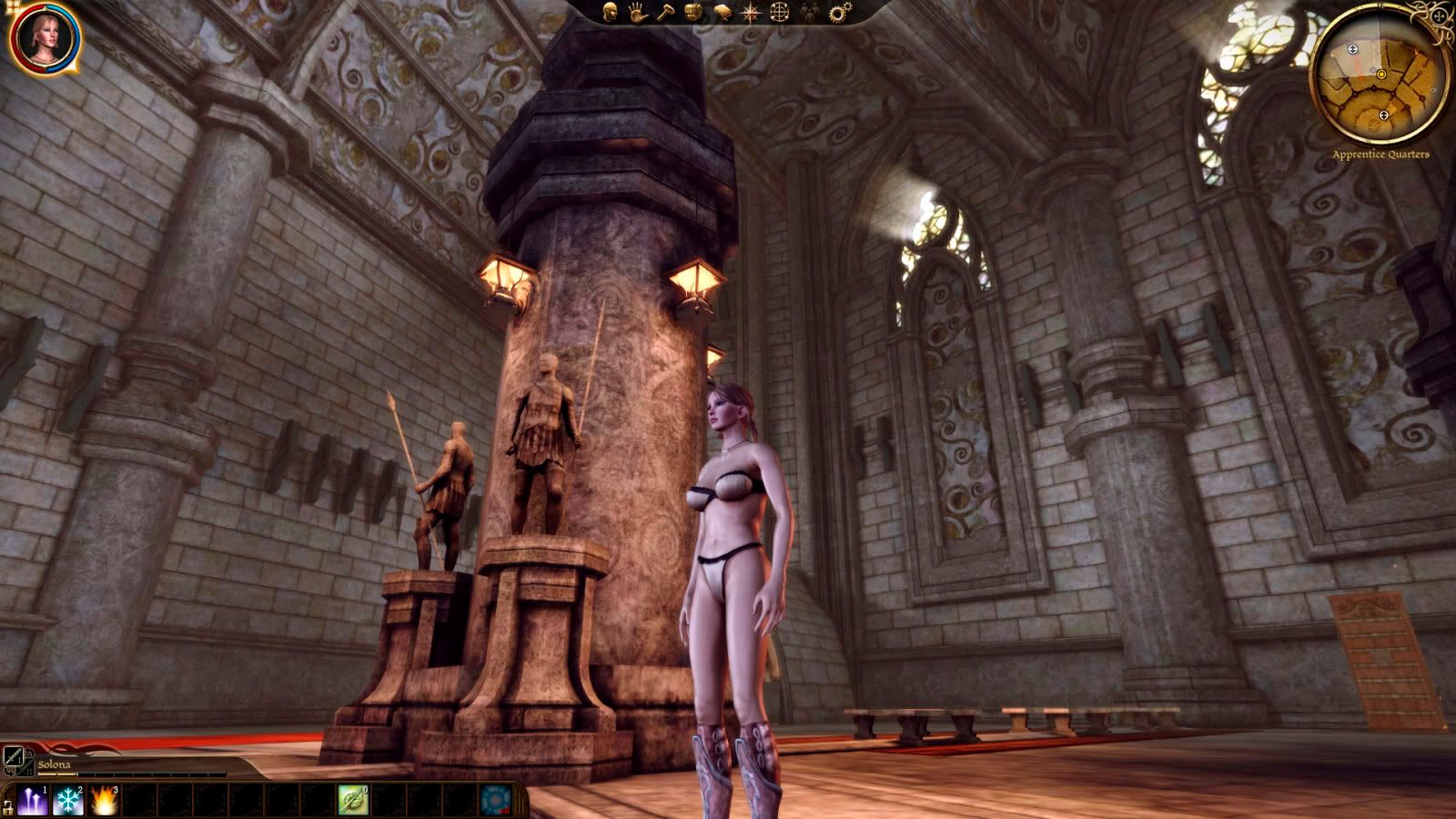The image size is (1456, 819).
Task: Open the area map compass star icon
Action: click(751, 12)
